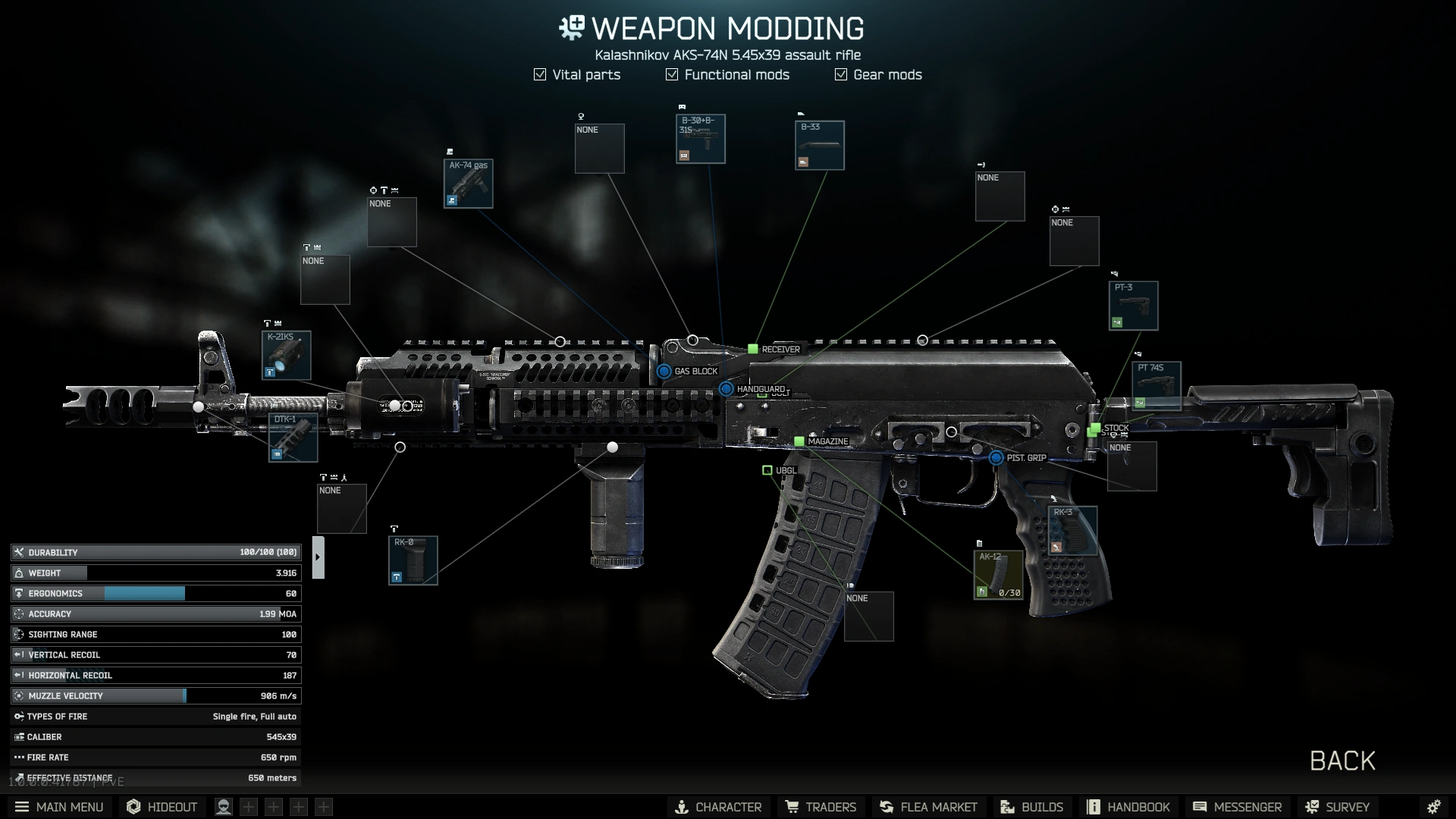Open the MAIN MENU from the bottom bar
Image resolution: width=1456 pixels, height=819 pixels.
pyautogui.click(x=59, y=806)
